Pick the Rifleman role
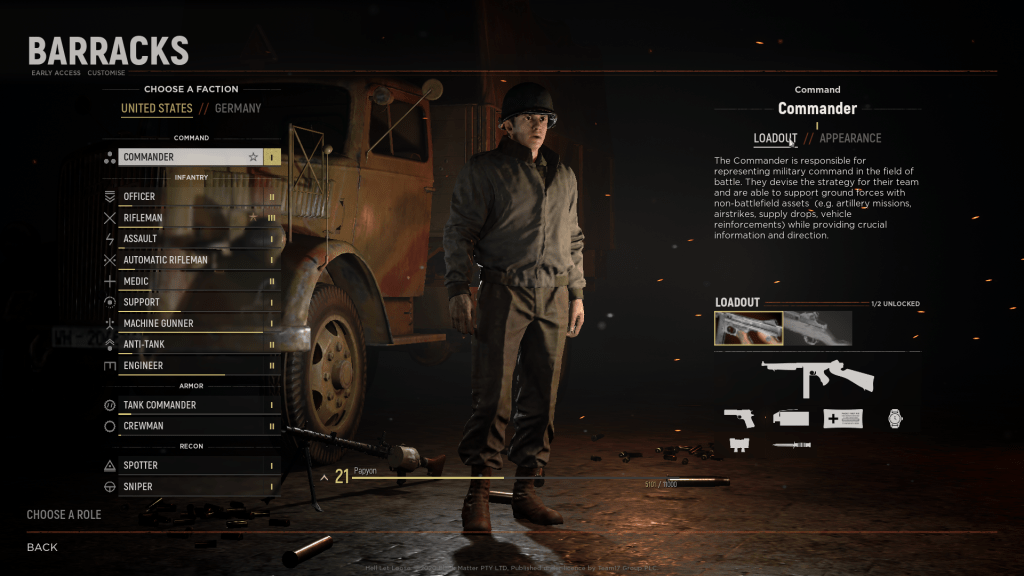Screen dimensions: 1024x576 (x=190, y=218)
